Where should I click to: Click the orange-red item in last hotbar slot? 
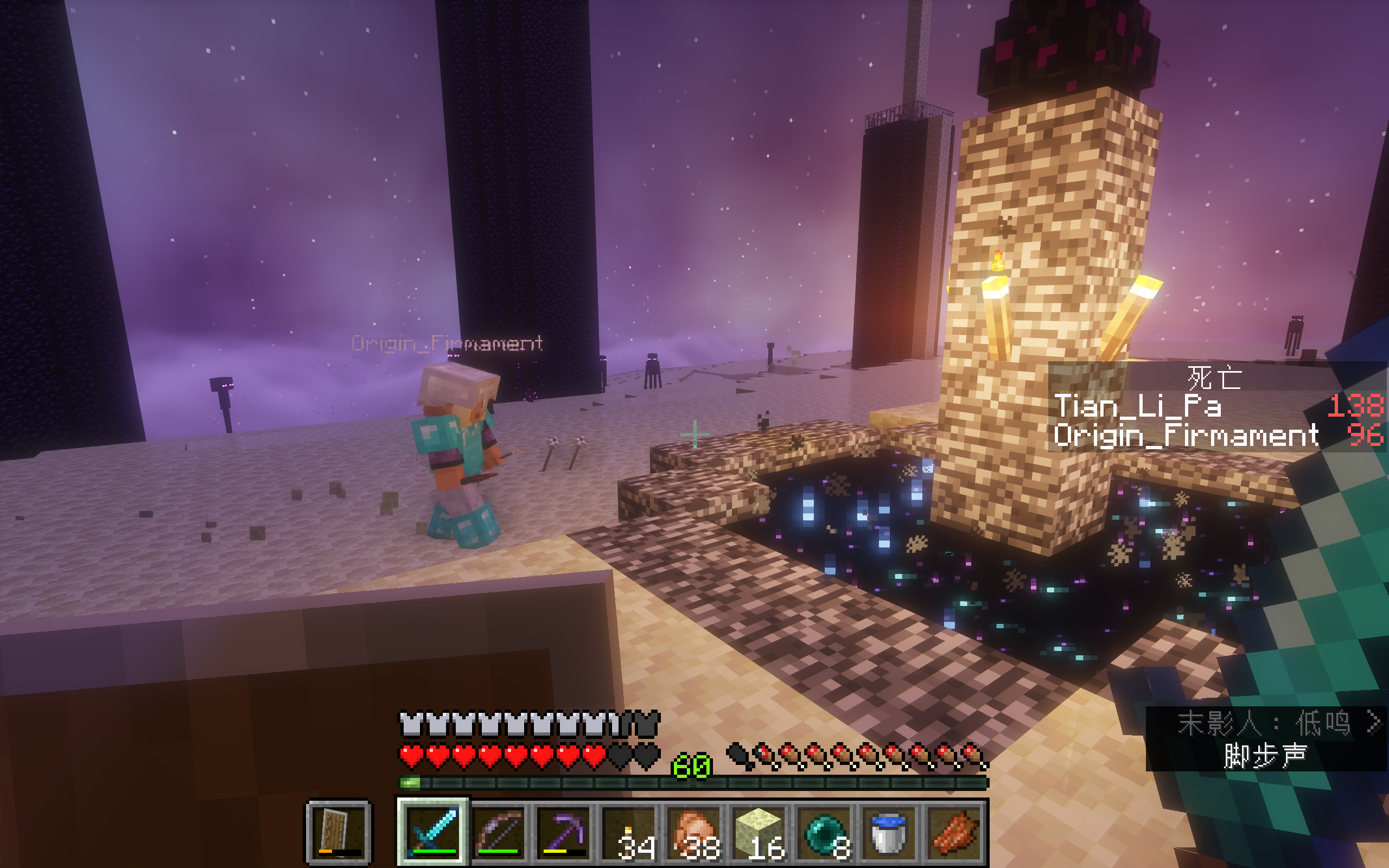[955, 832]
